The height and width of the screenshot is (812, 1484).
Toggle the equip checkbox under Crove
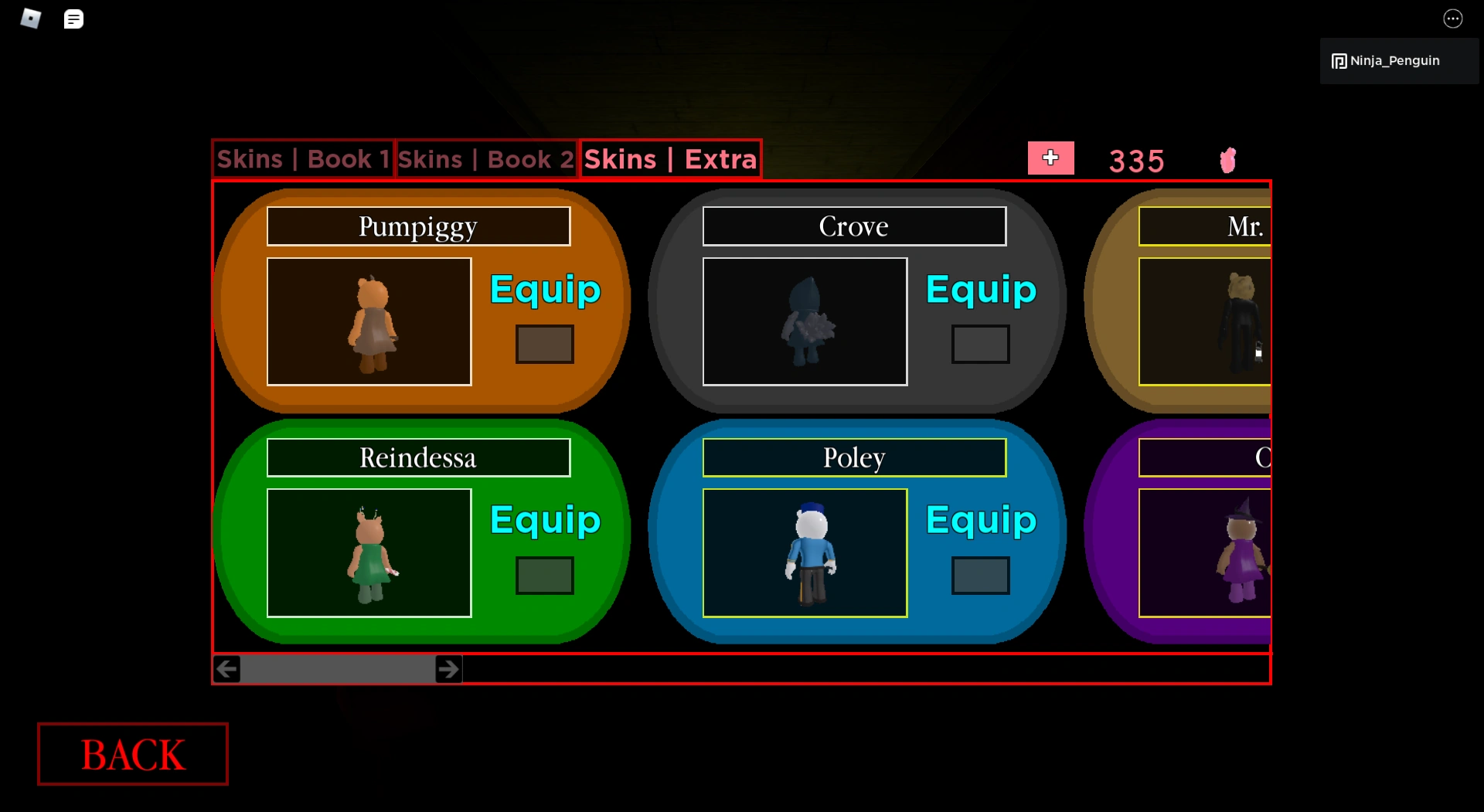(x=980, y=344)
